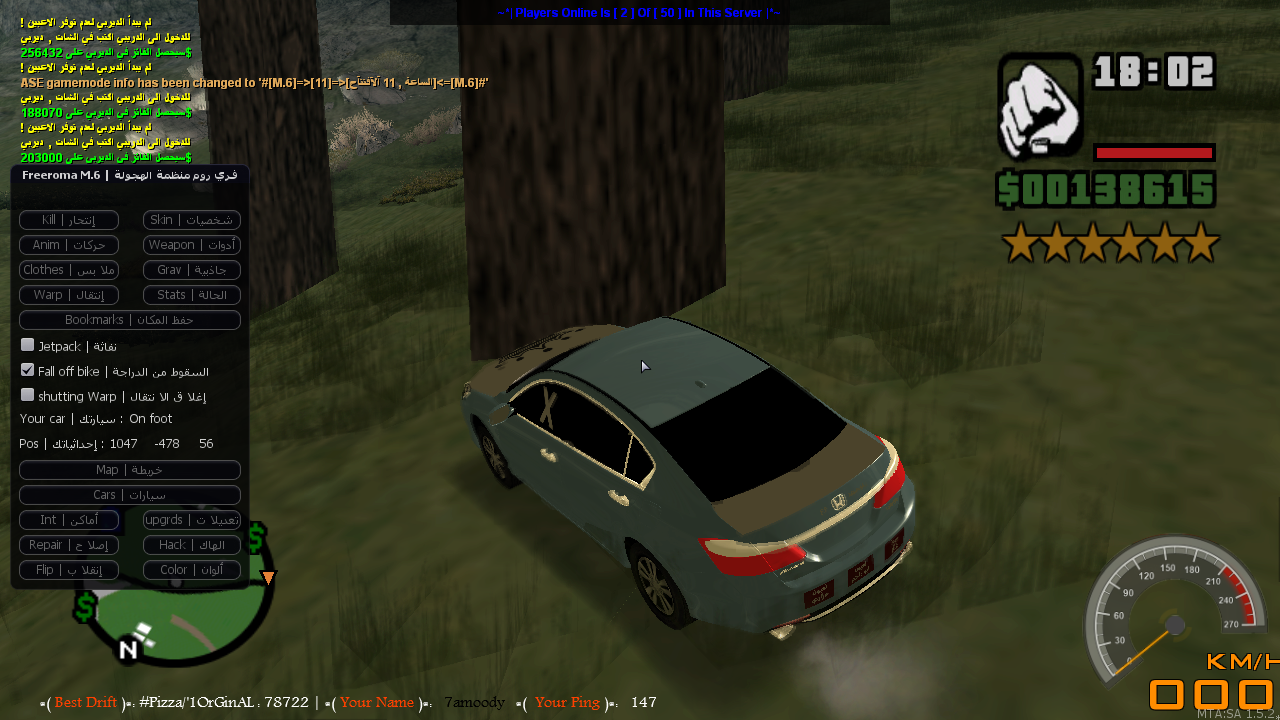This screenshot has width=1280, height=720.
Task: Open the upgrds vehicle upgrades menu
Action: pyautogui.click(x=192, y=520)
